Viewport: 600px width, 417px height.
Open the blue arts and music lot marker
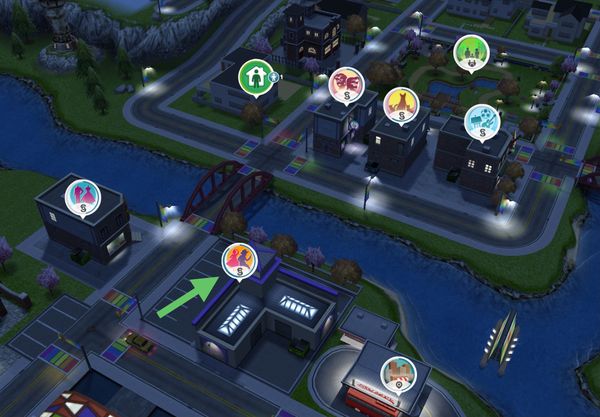click(x=481, y=120)
